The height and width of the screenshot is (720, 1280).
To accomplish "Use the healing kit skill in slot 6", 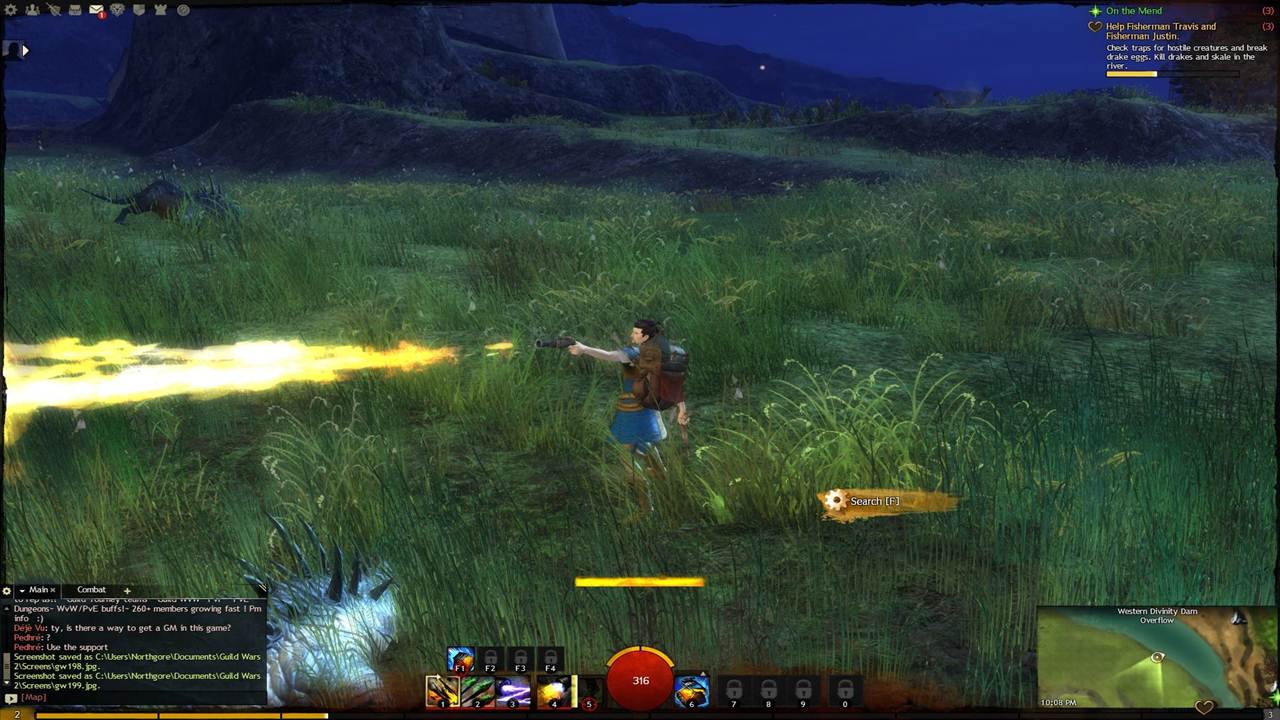I will pyautogui.click(x=691, y=691).
